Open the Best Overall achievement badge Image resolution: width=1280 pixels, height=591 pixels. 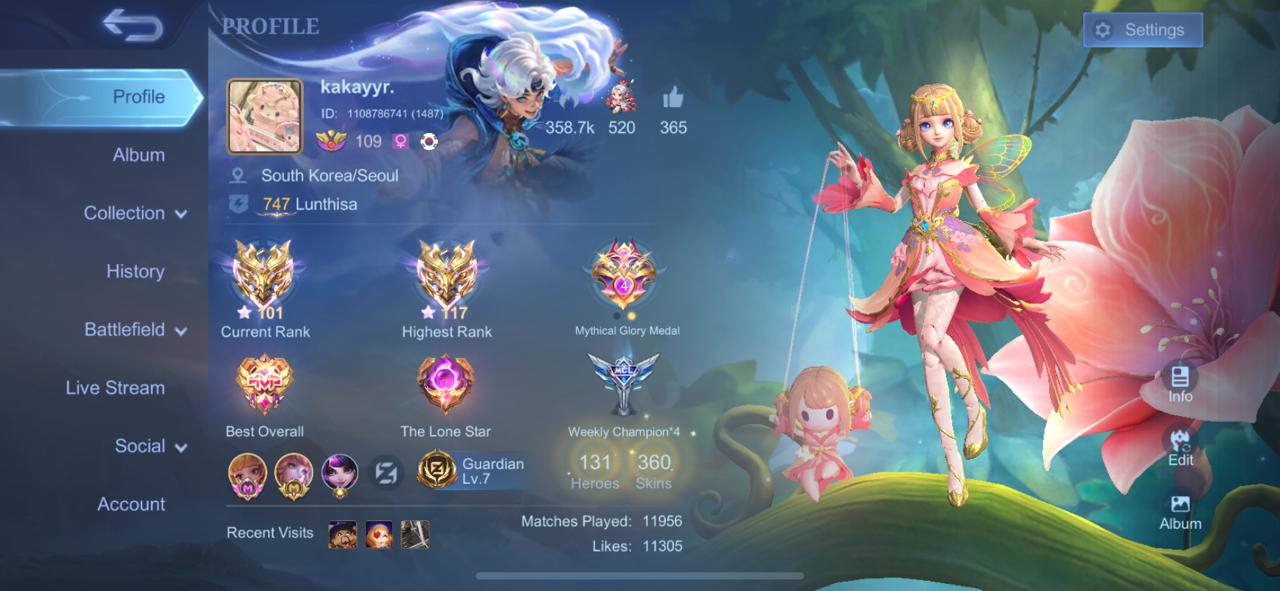[264, 385]
